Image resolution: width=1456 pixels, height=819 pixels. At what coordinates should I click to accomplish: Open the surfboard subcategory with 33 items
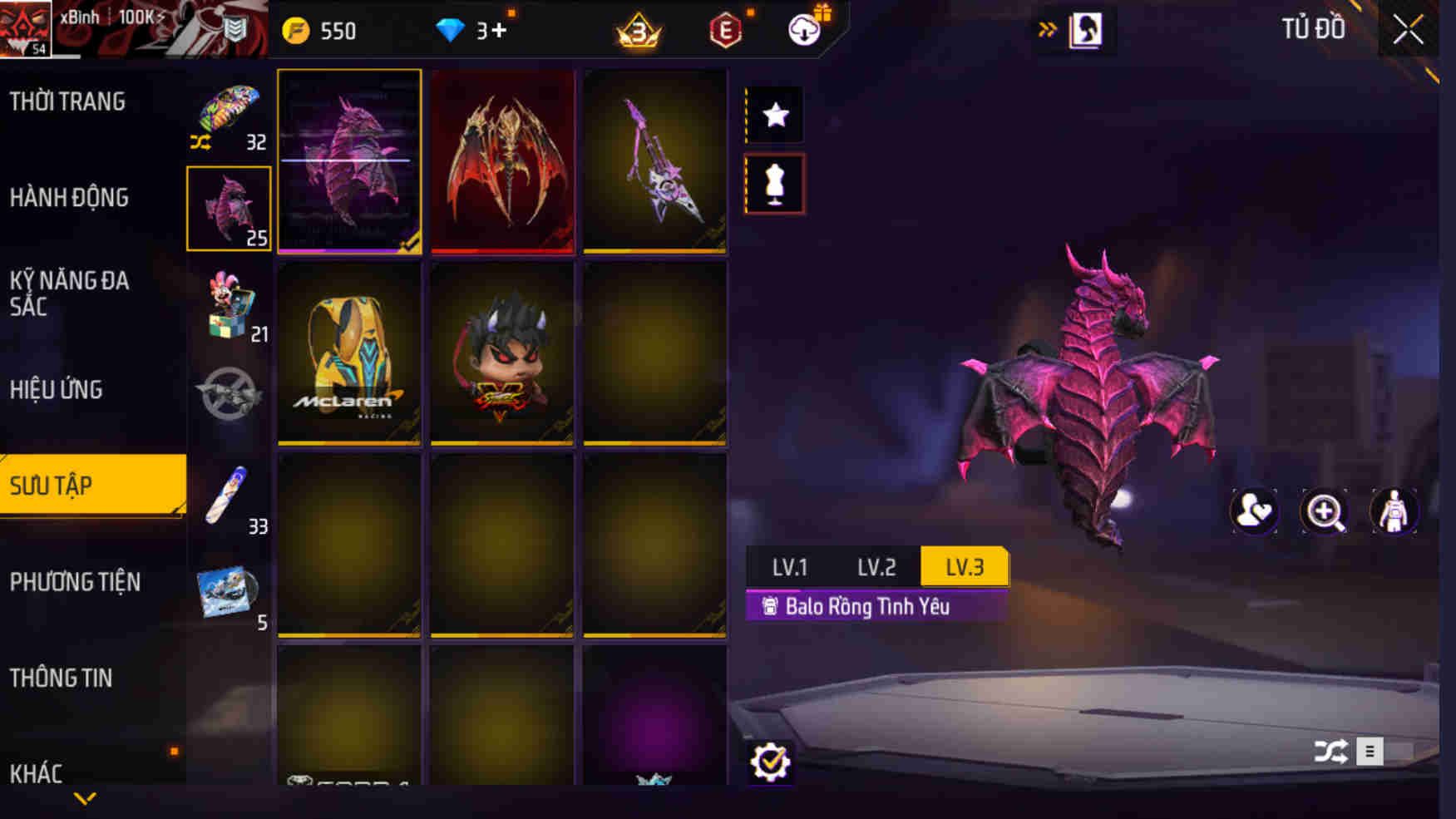coord(229,499)
